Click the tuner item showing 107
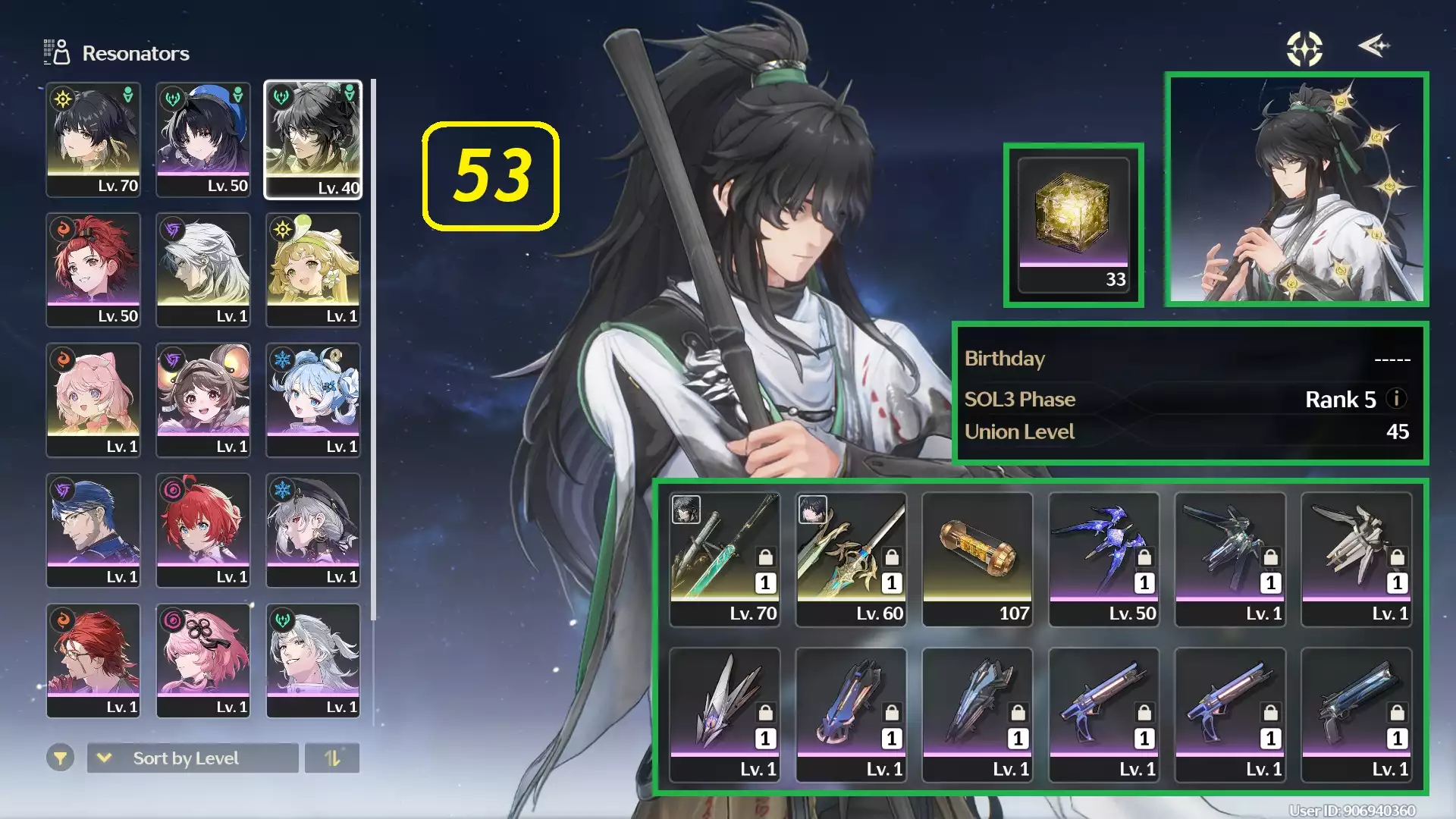 point(977,557)
